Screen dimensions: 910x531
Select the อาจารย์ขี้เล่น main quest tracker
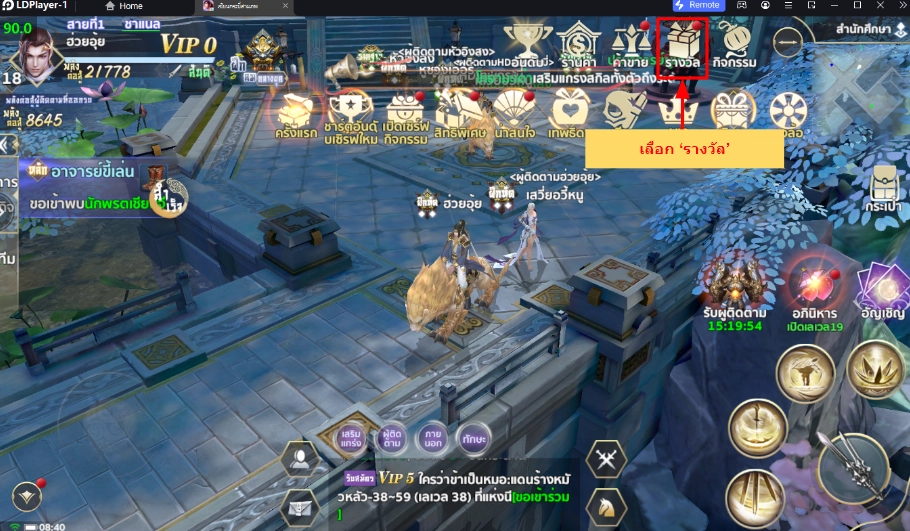[x=90, y=172]
